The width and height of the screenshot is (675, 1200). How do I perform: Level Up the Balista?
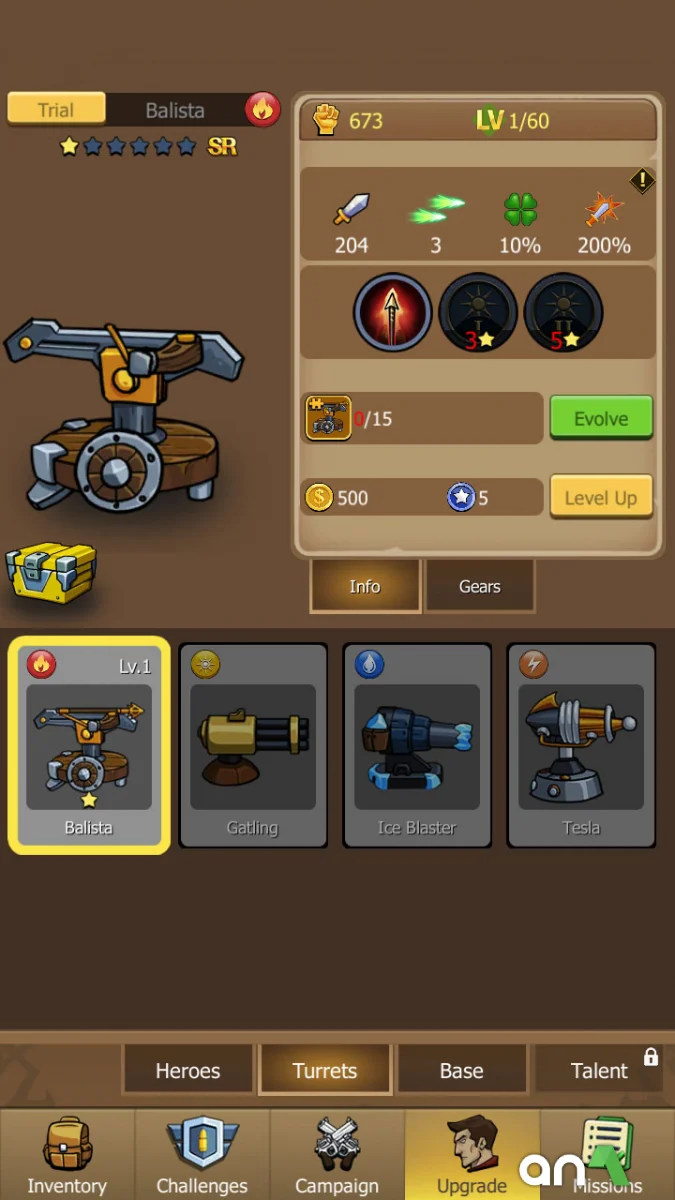(x=600, y=497)
